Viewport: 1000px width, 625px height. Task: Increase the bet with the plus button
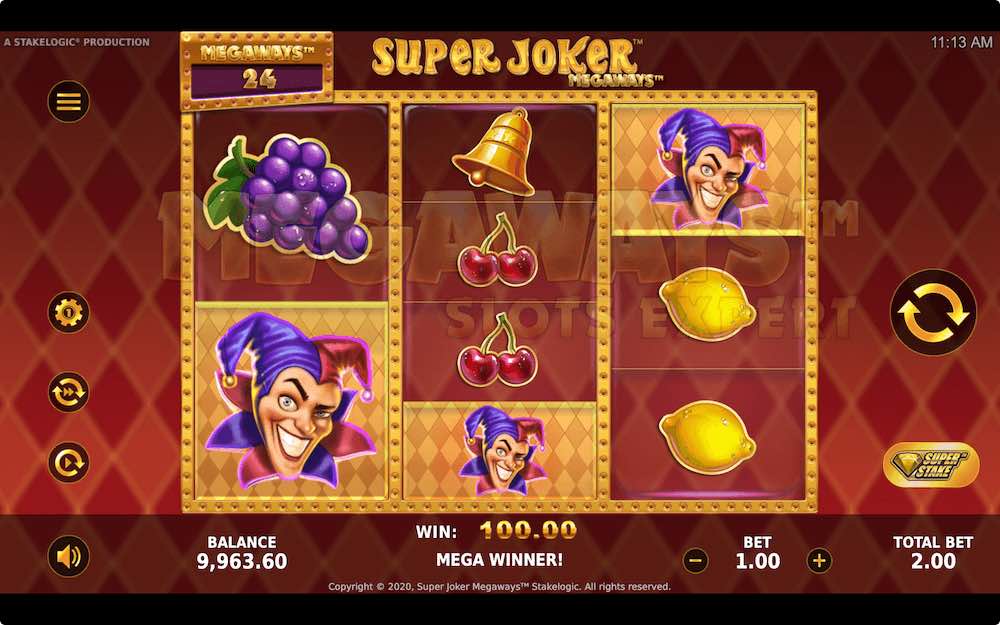pyautogui.click(x=819, y=561)
